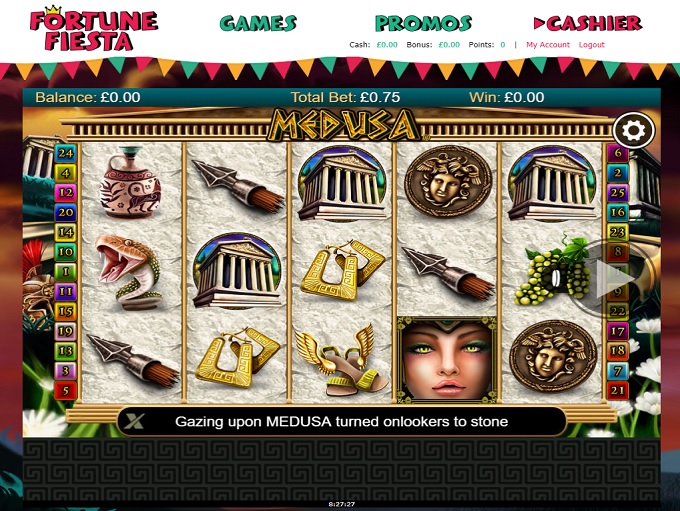This screenshot has width=680, height=511.
Task: Click the Fortune Fiesta logo
Action: [93, 30]
